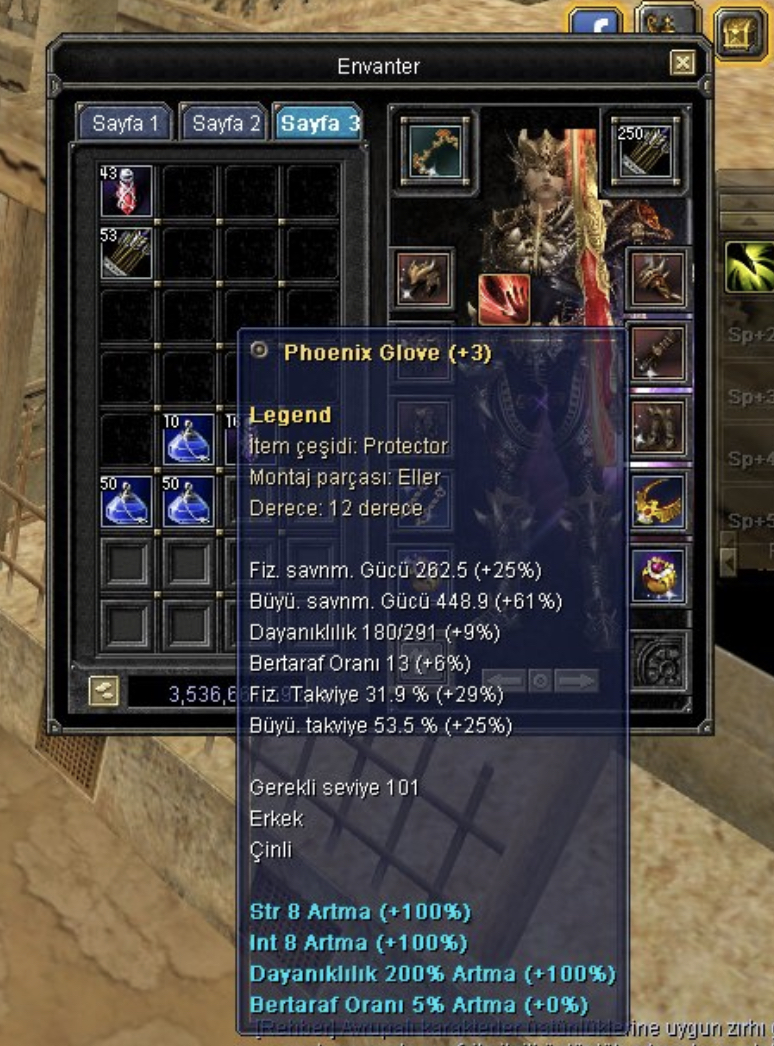
Task: Switch to the Sayfa 1 tab
Action: 125,124
